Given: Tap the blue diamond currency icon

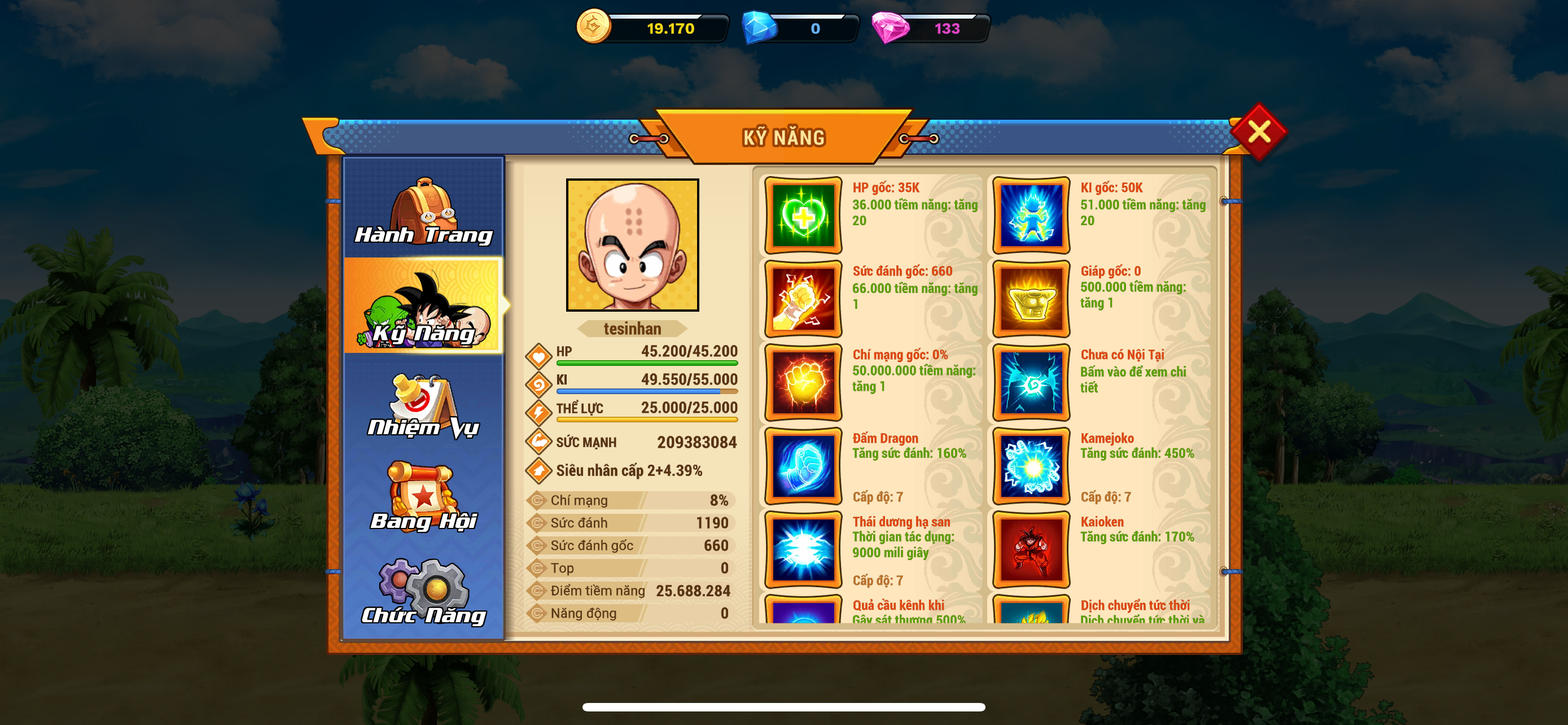Looking at the screenshot, I should tap(760, 28).
